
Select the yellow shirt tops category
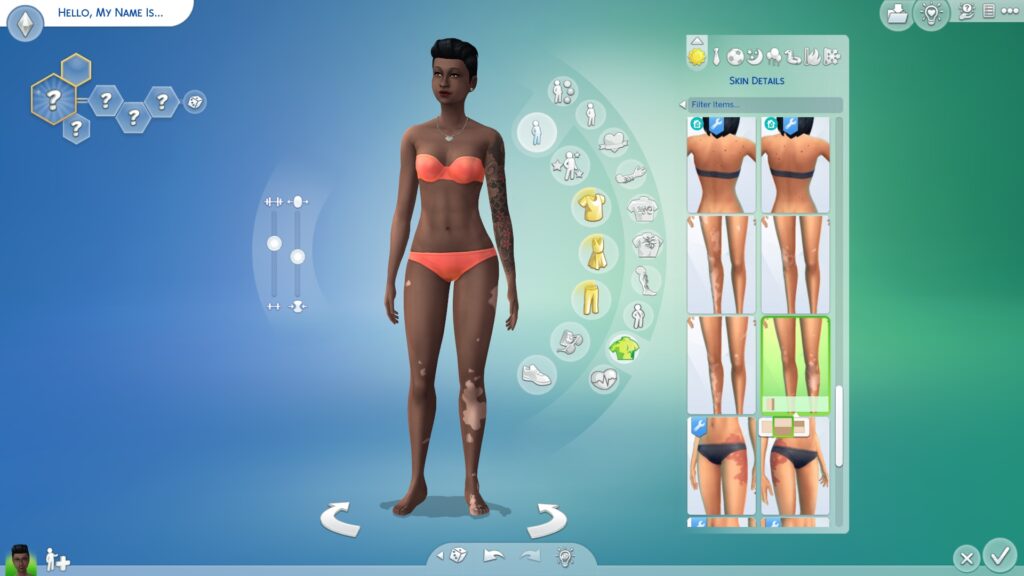591,207
